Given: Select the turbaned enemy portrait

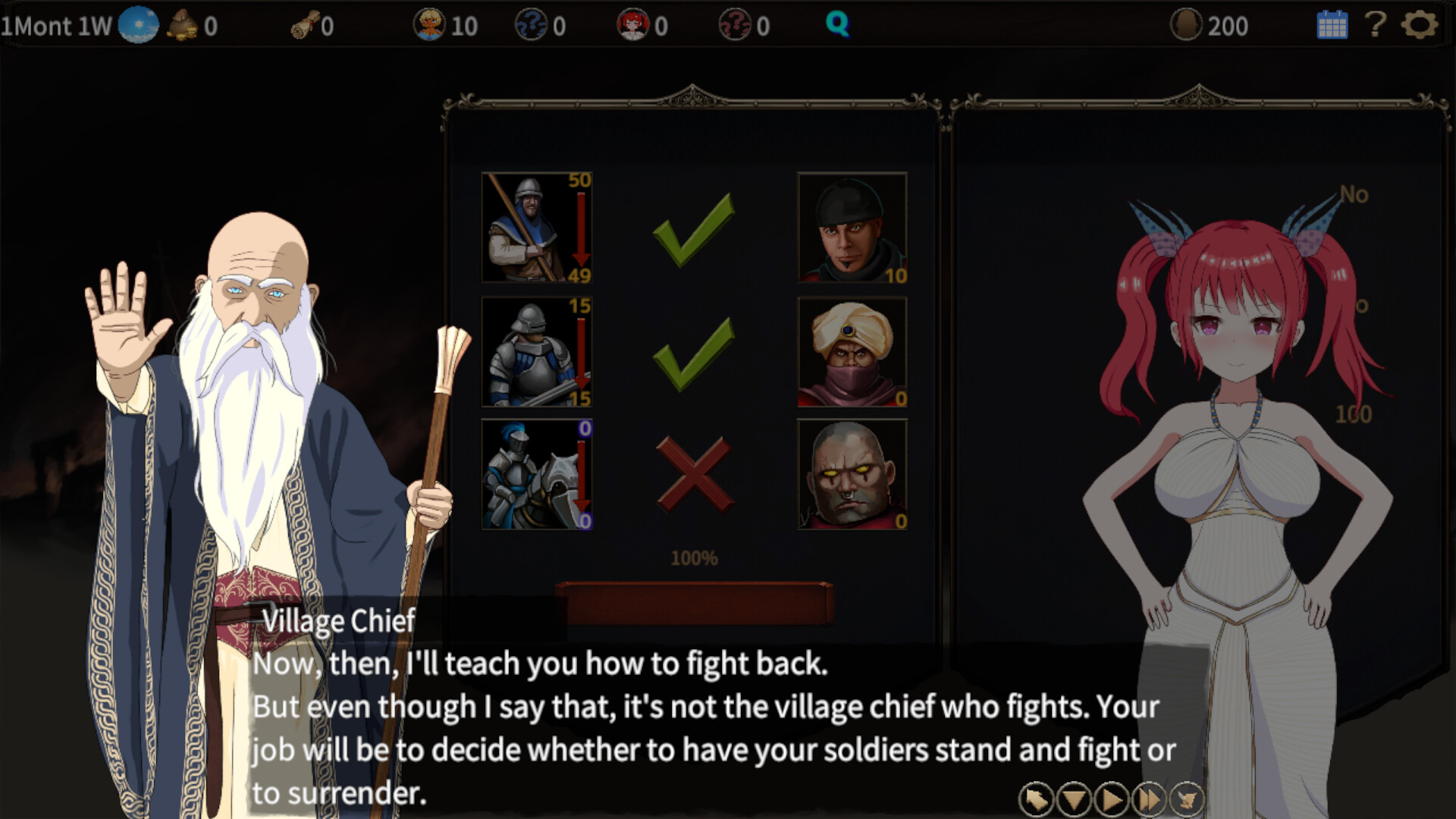Looking at the screenshot, I should 851,351.
